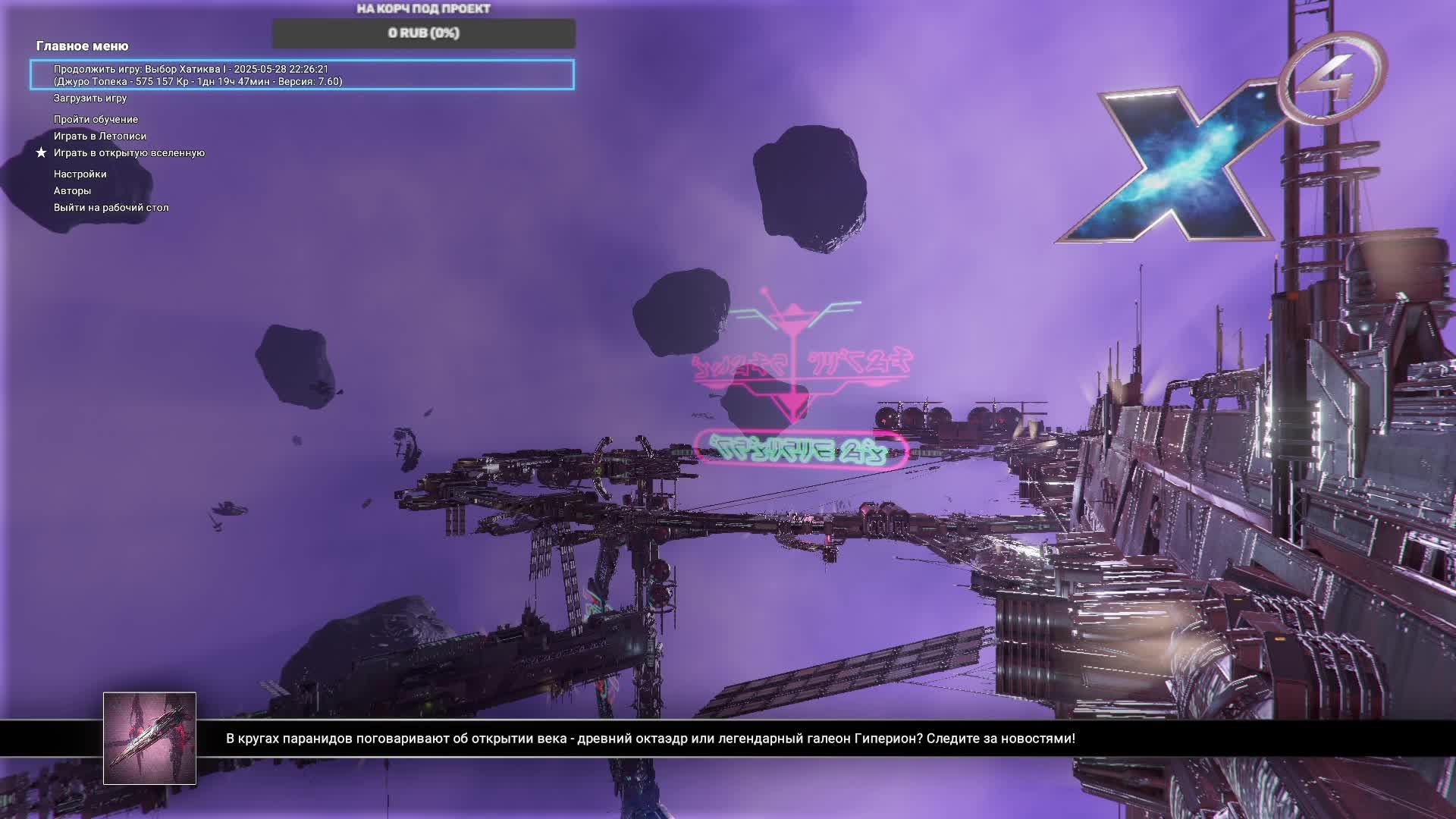
Task: Choose Играть в открытую вселенную
Action: tap(129, 153)
